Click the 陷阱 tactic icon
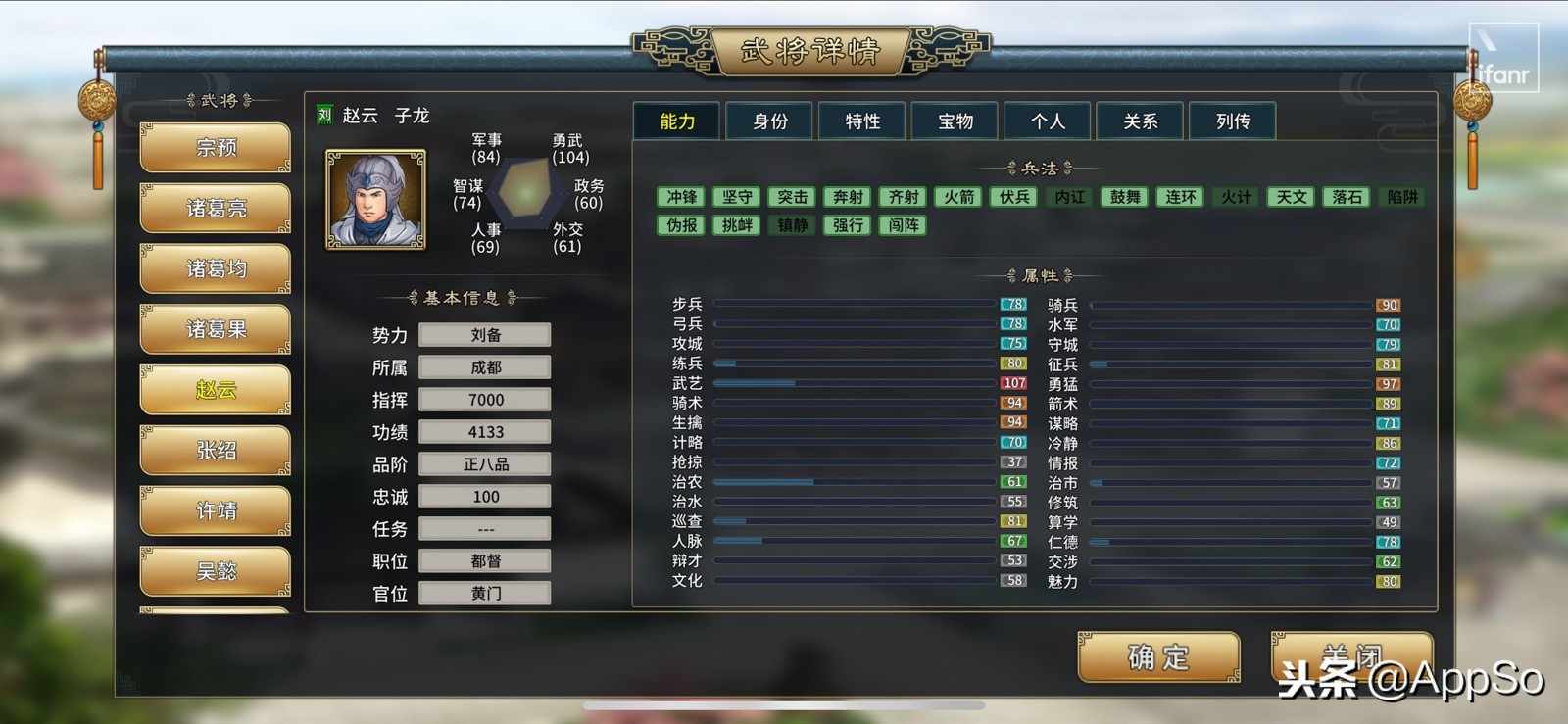Screen dimensions: 1568x724 click(x=1402, y=197)
